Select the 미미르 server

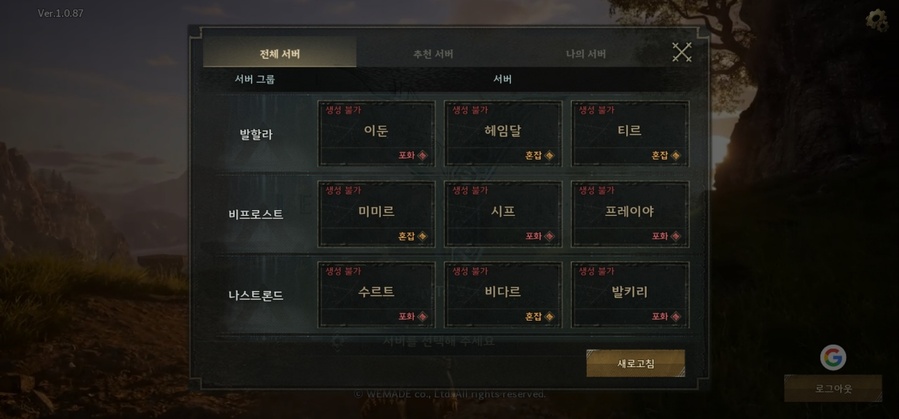pyautogui.click(x=376, y=214)
